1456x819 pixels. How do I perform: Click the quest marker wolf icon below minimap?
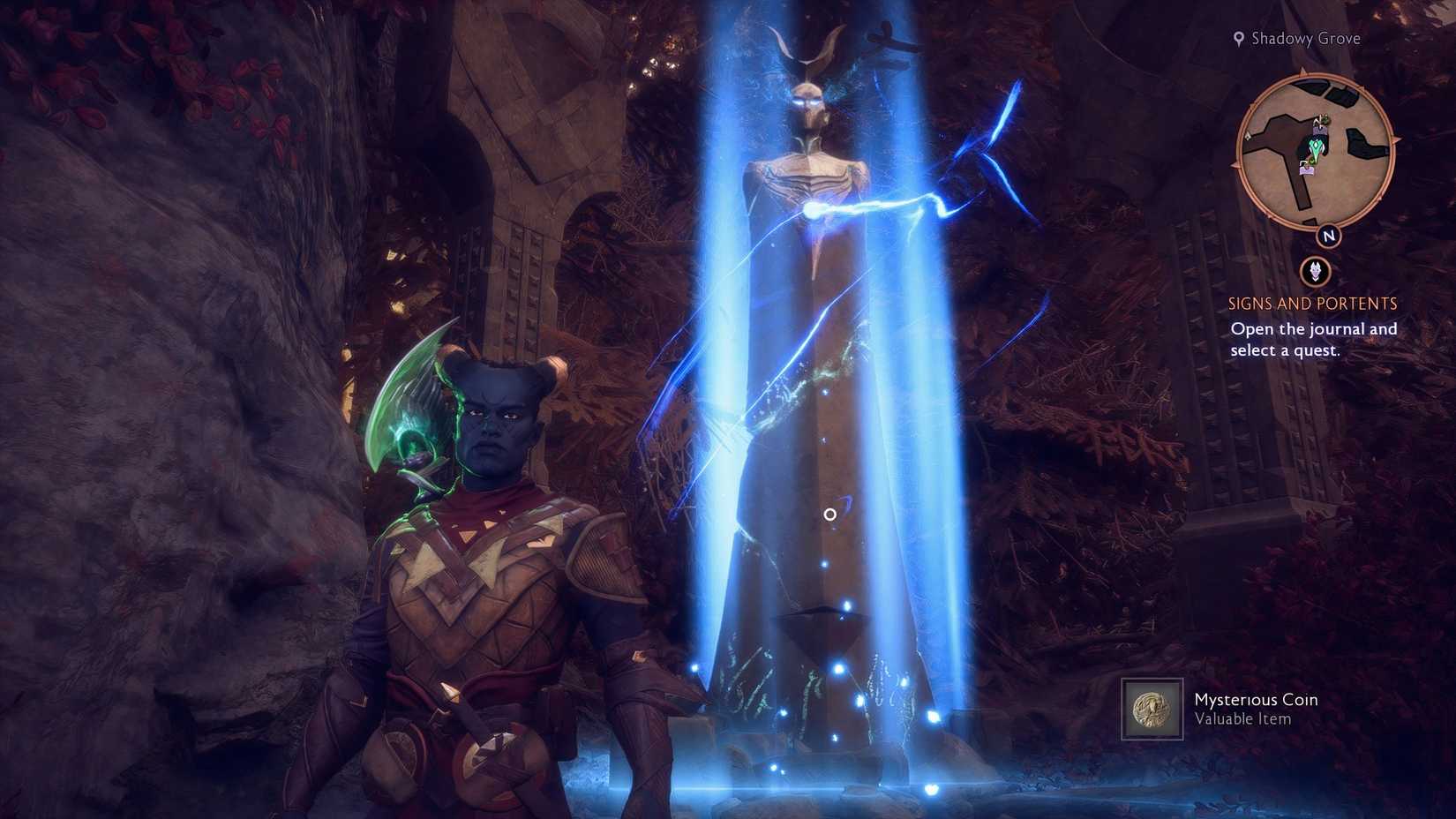pyautogui.click(x=1316, y=270)
